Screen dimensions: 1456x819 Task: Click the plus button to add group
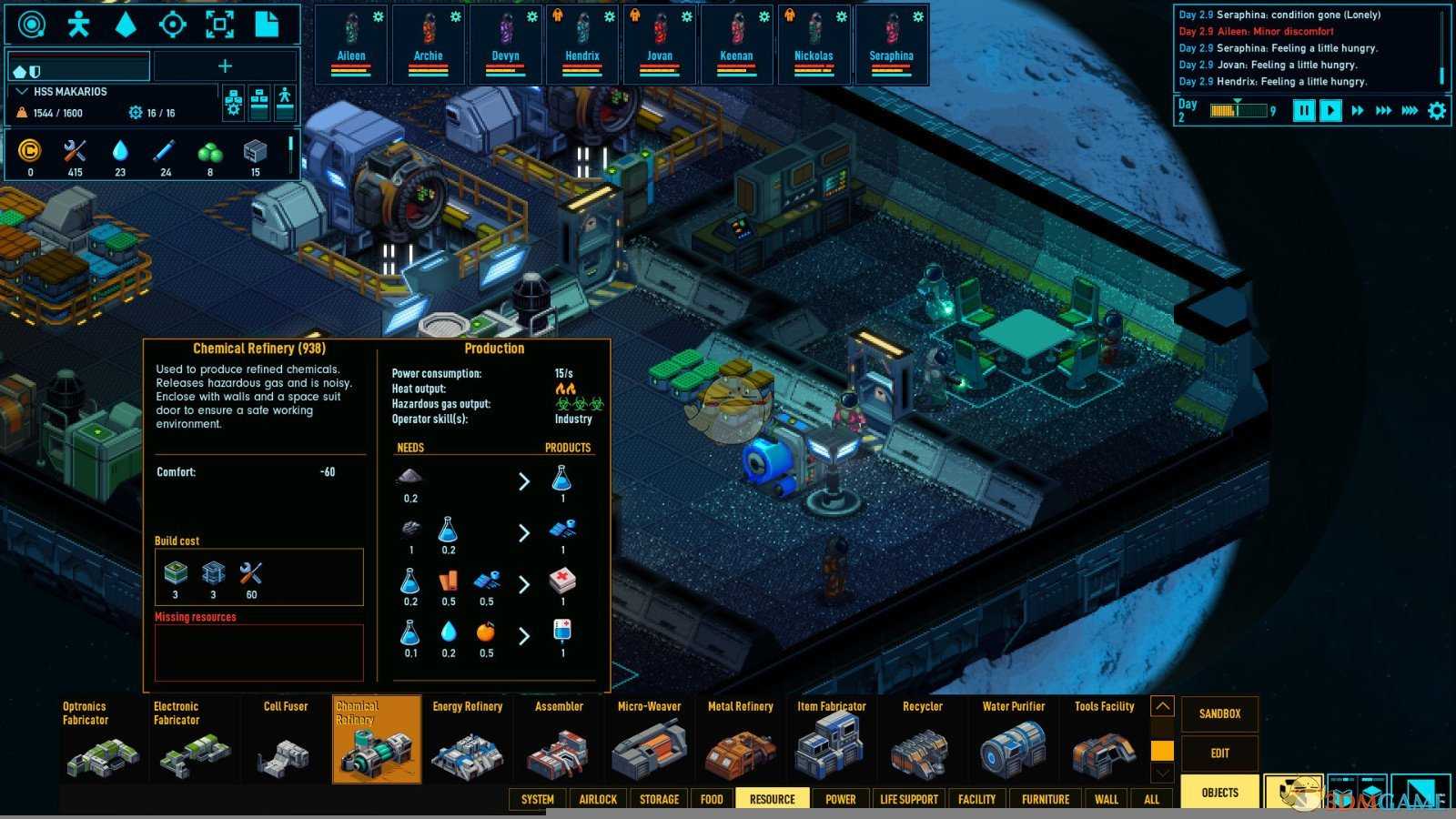tap(225, 66)
